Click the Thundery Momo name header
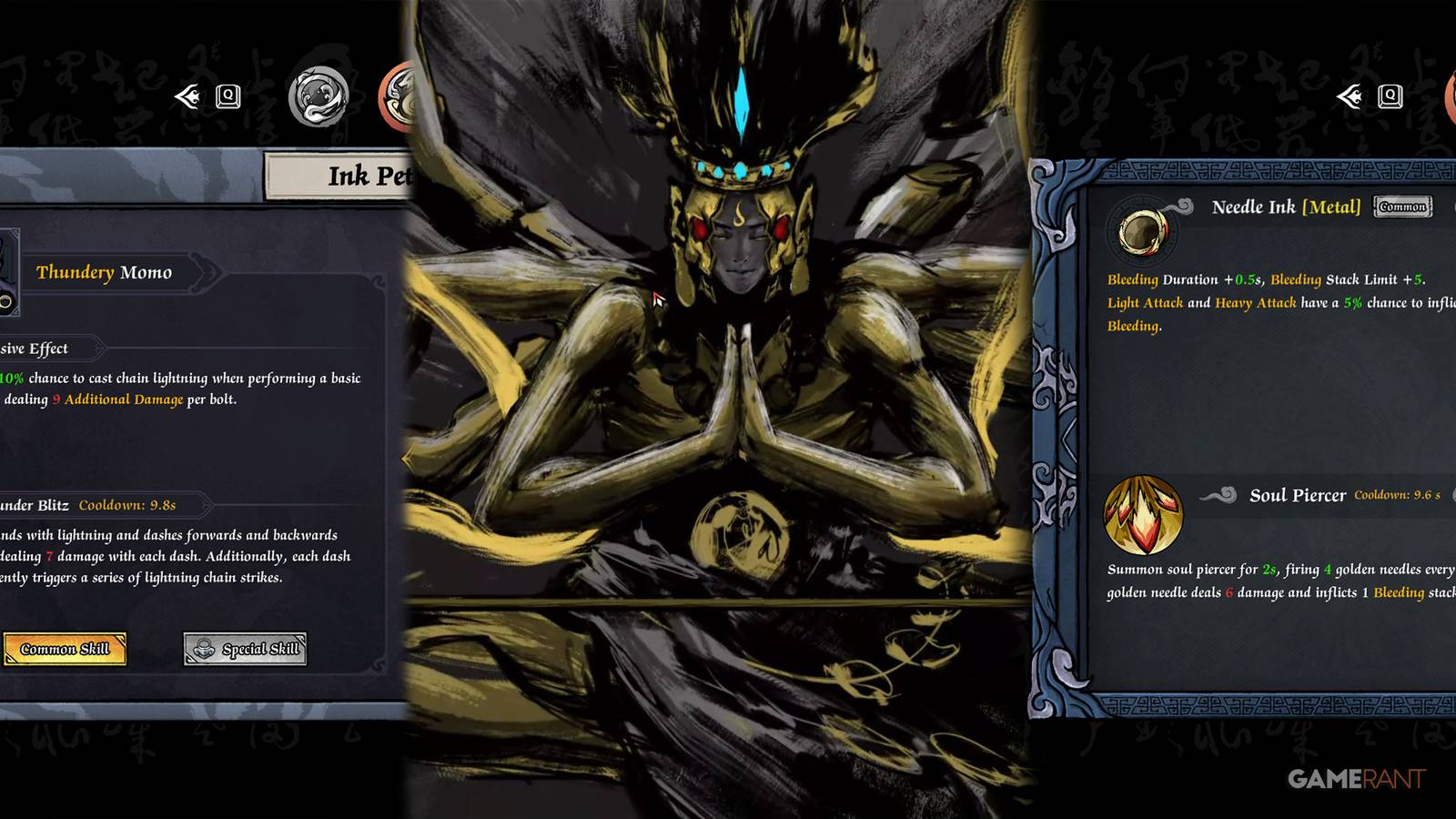Screen dimensions: 1456x819 coord(105,271)
